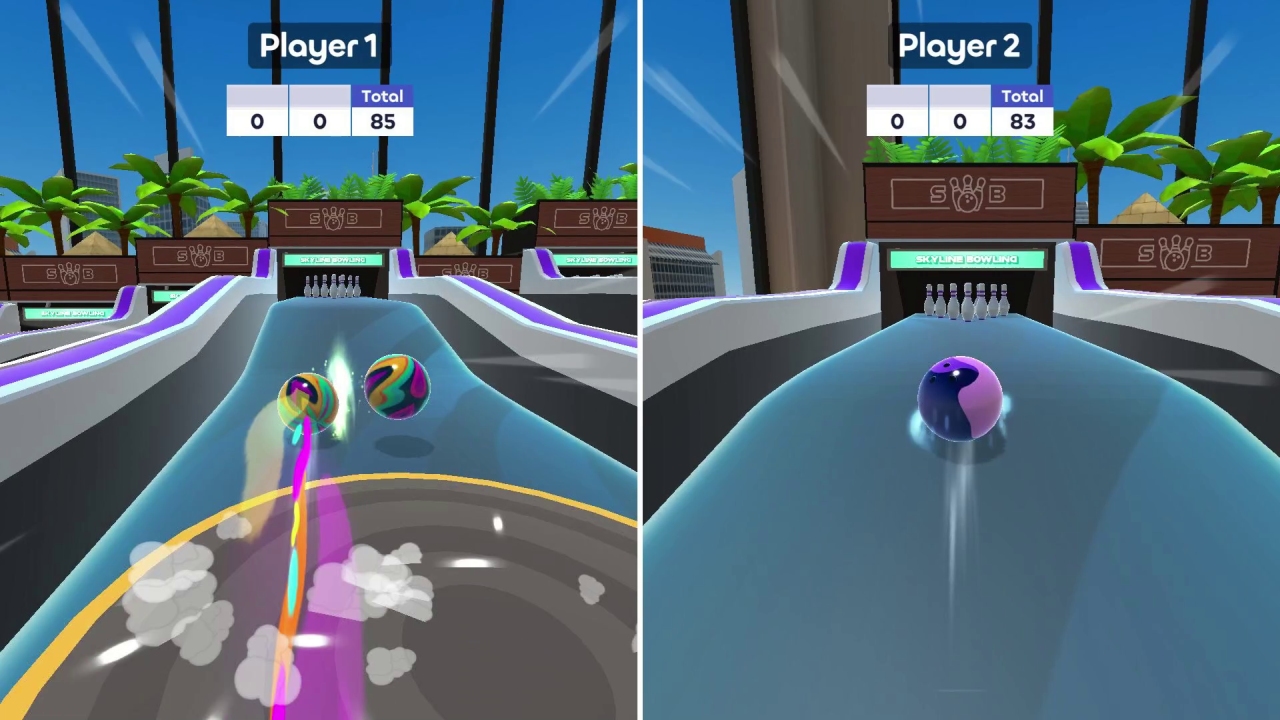Click the trailing swirl ball behind Player 1's ball
1280x720 pixels.
396,388
